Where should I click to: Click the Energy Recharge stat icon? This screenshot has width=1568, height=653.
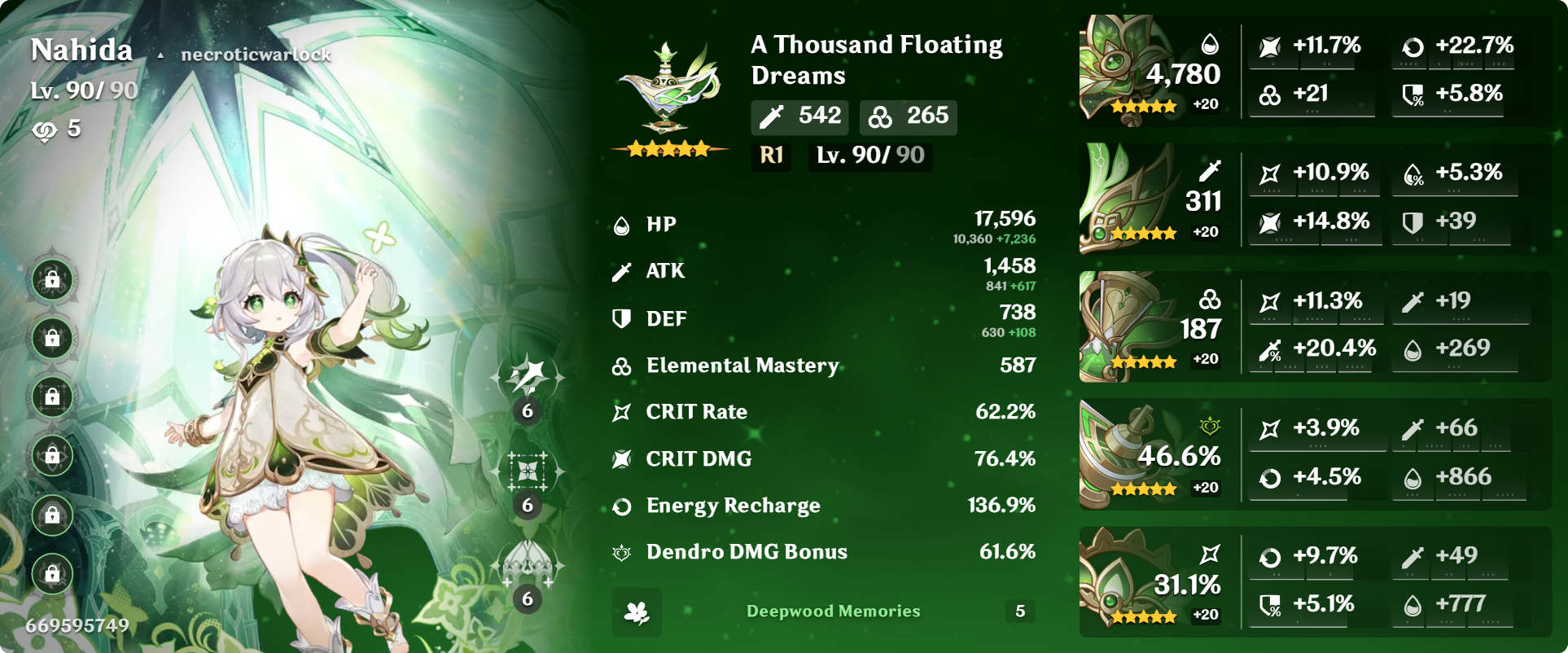(620, 506)
